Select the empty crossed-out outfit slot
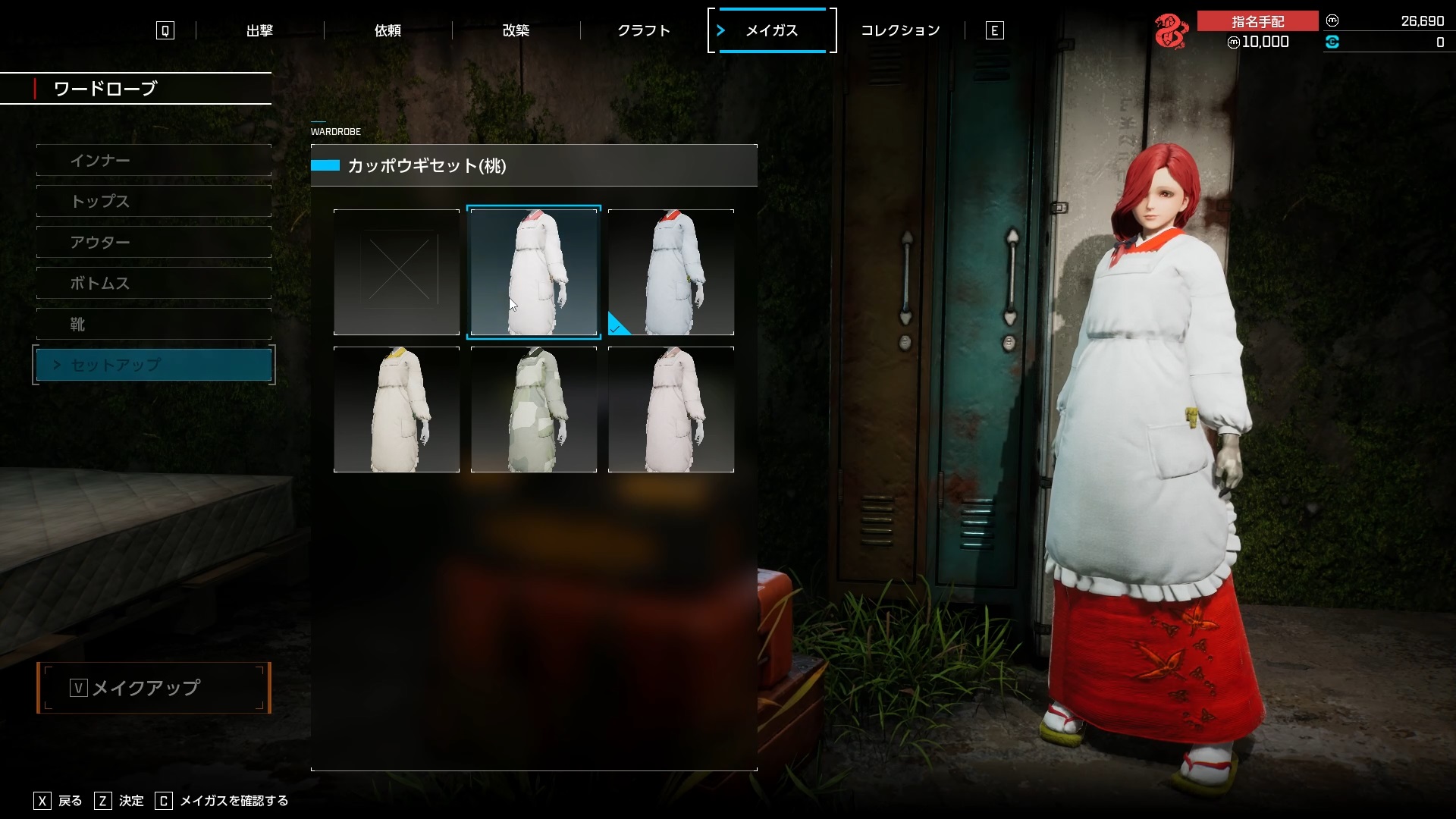The image size is (1456, 819). point(397,272)
